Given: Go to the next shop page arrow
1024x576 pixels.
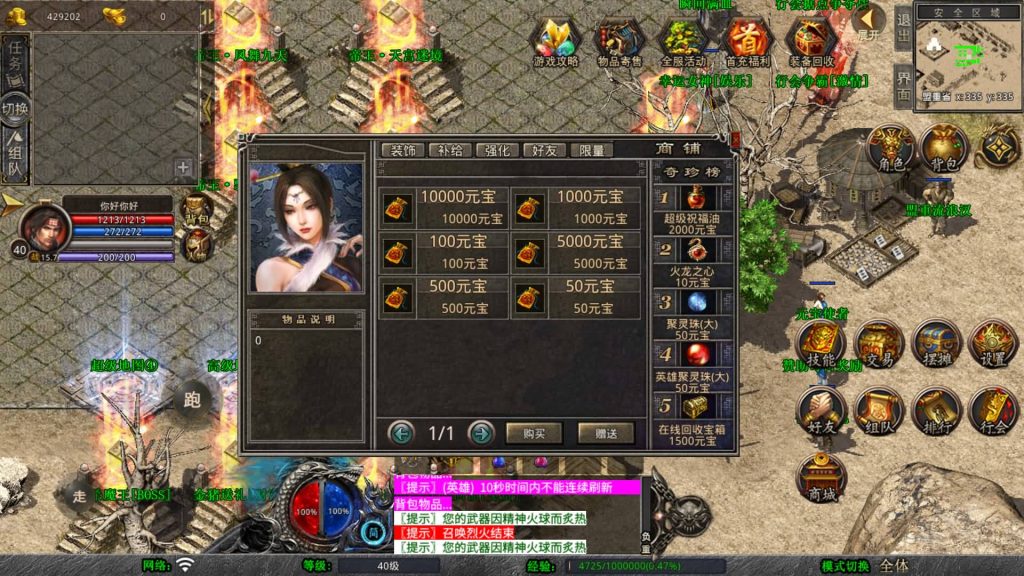Looking at the screenshot, I should tap(481, 433).
